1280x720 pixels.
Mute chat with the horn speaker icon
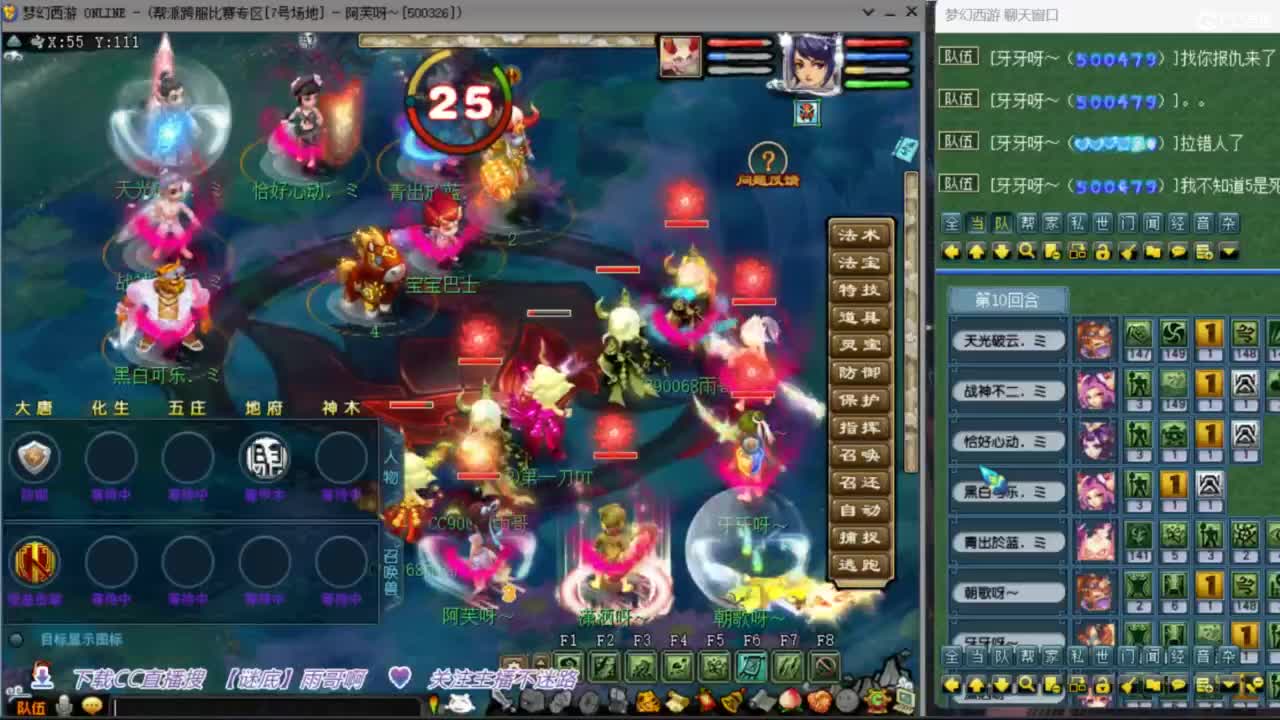click(x=1126, y=252)
